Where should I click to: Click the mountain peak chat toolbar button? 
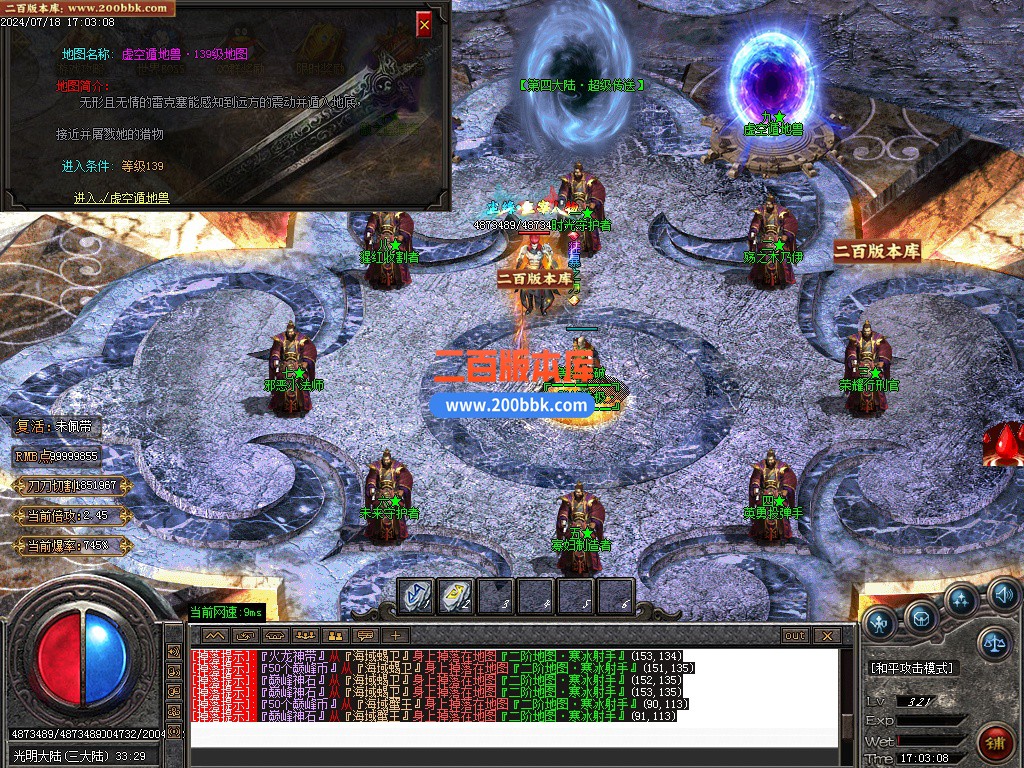215,635
